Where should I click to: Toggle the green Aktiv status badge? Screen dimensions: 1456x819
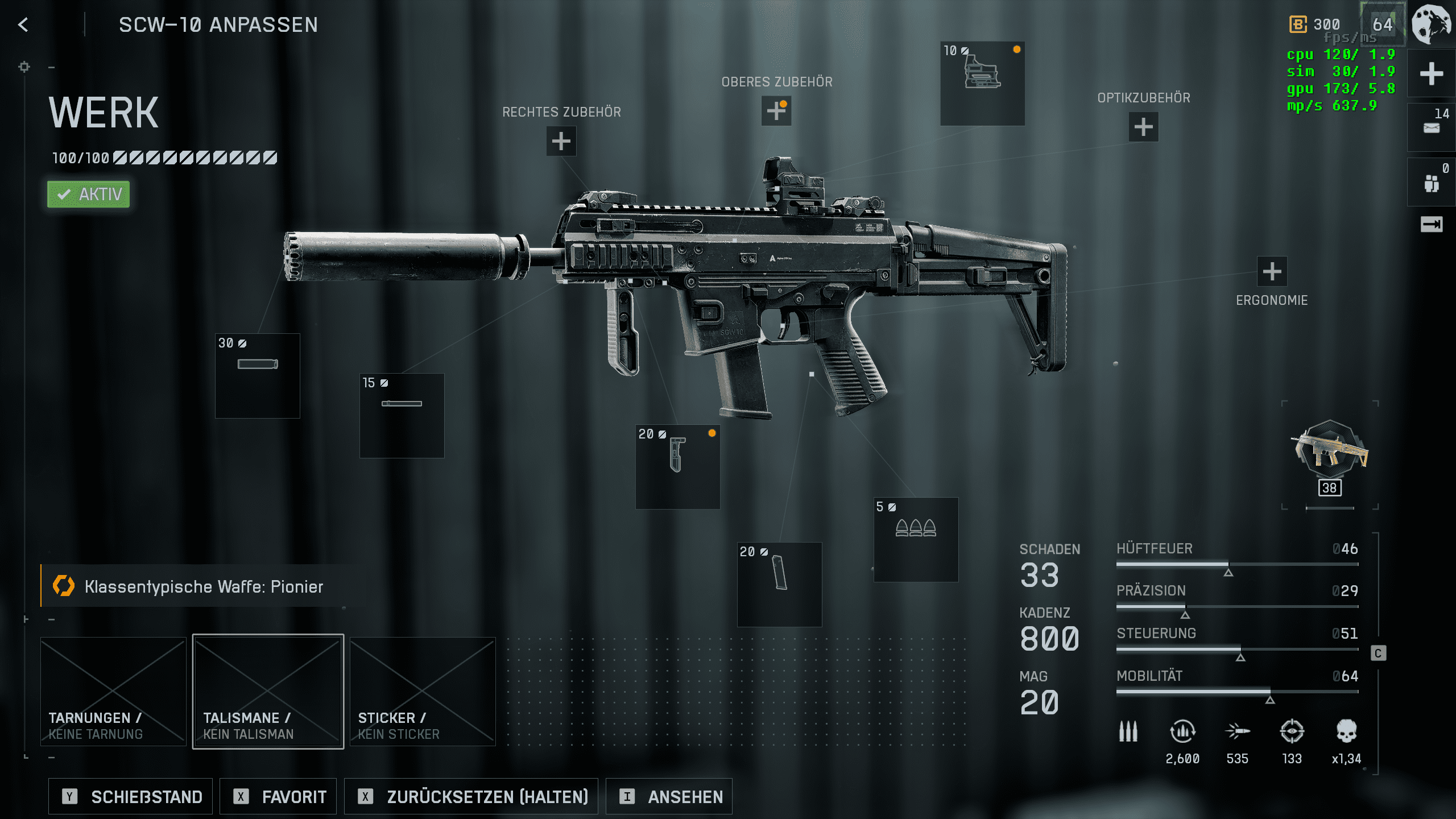click(x=89, y=195)
